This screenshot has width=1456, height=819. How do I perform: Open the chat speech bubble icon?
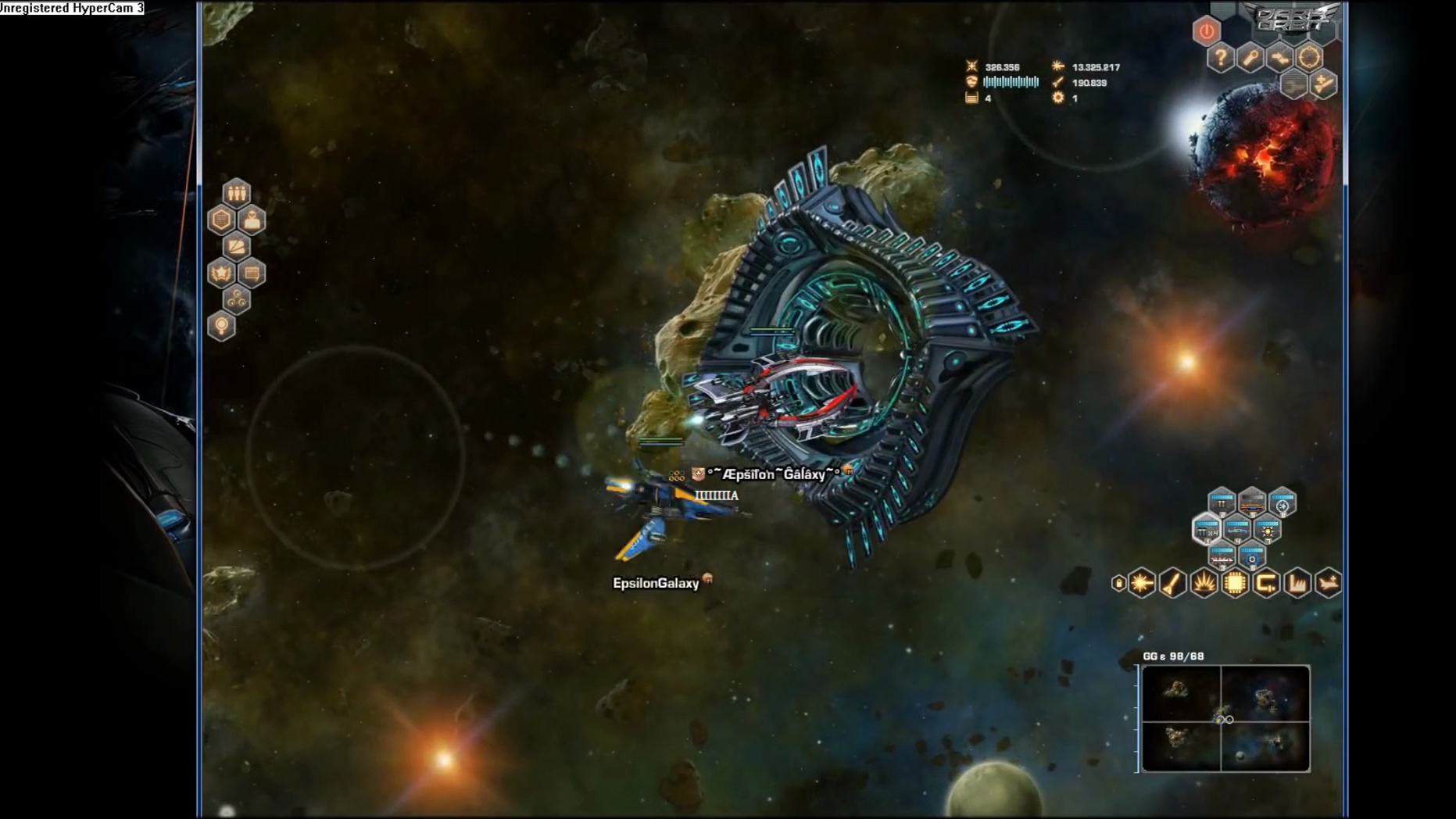pyautogui.click(x=252, y=274)
